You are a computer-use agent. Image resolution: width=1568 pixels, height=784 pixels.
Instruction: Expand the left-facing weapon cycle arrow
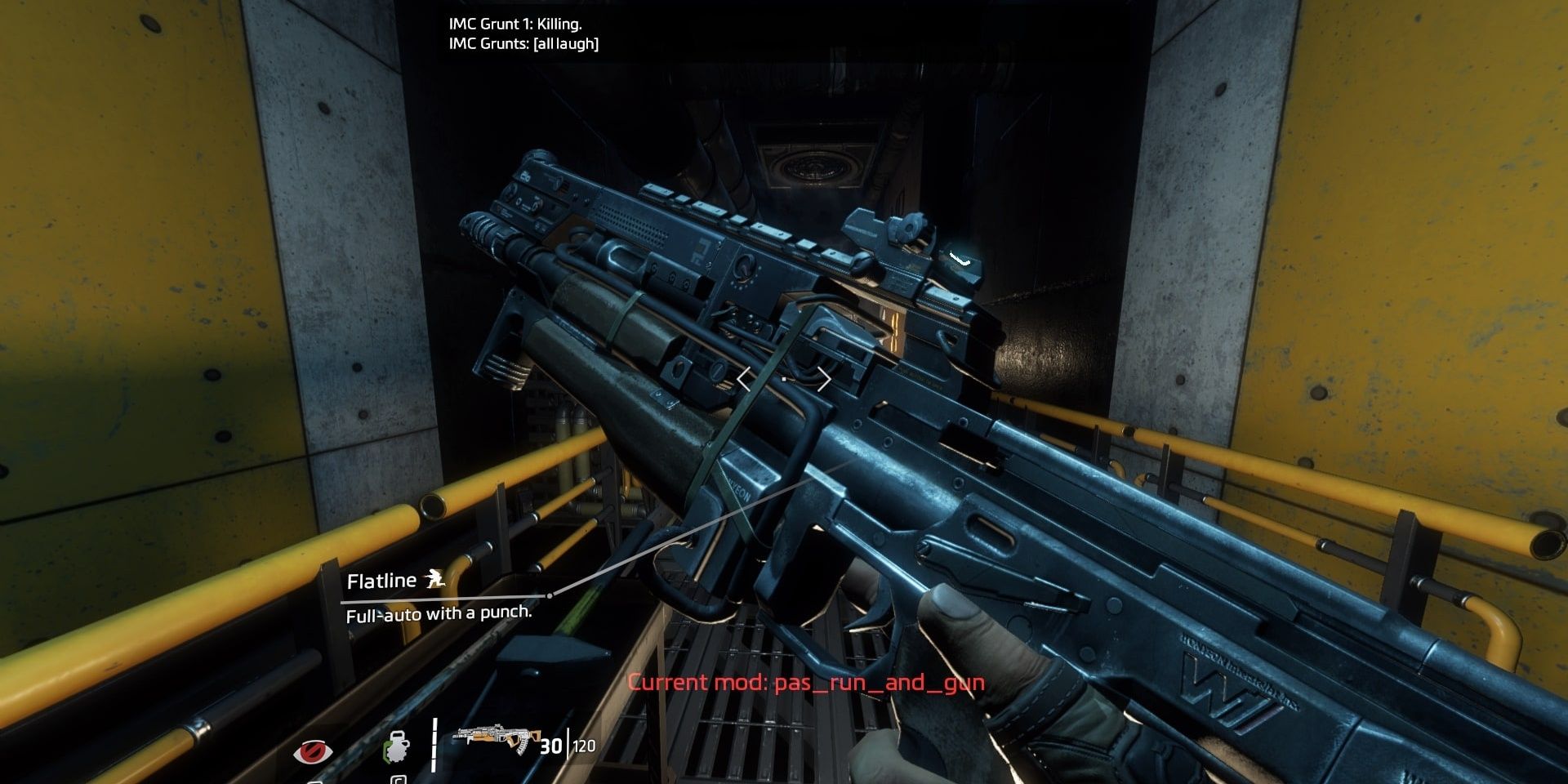743,378
